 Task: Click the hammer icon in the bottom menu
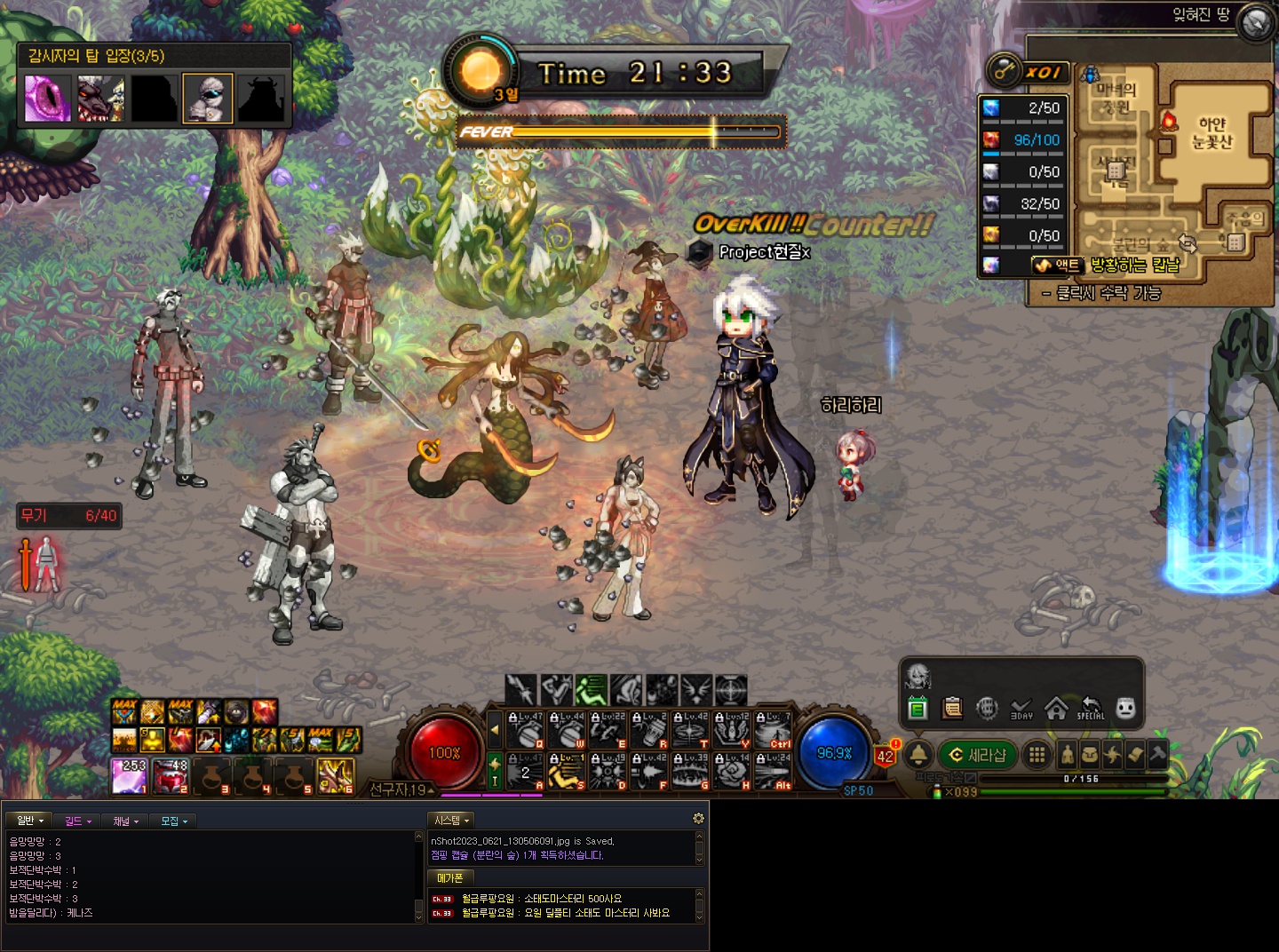point(1157,755)
